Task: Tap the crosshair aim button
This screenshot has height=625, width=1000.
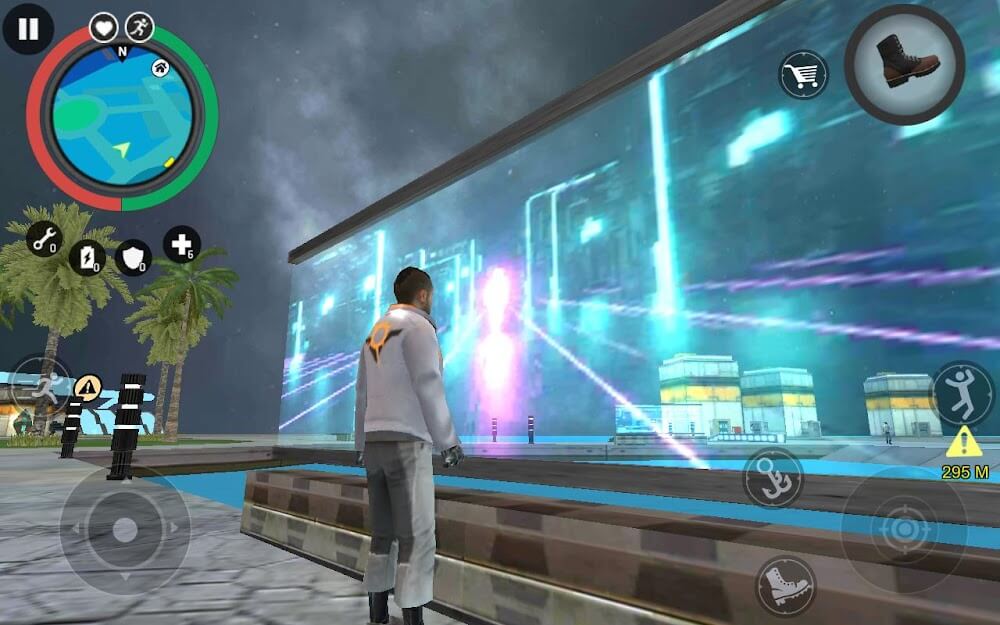Action: coord(903,529)
